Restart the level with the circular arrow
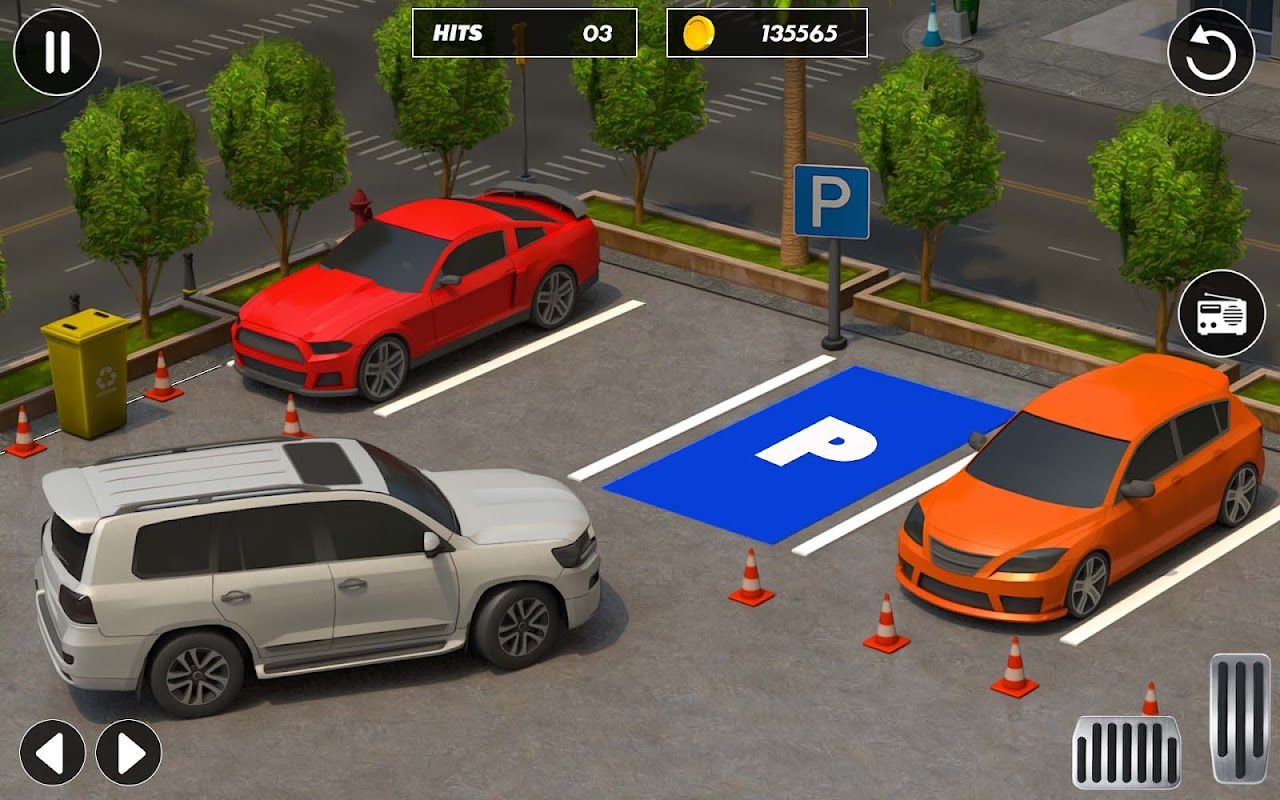 click(1211, 52)
